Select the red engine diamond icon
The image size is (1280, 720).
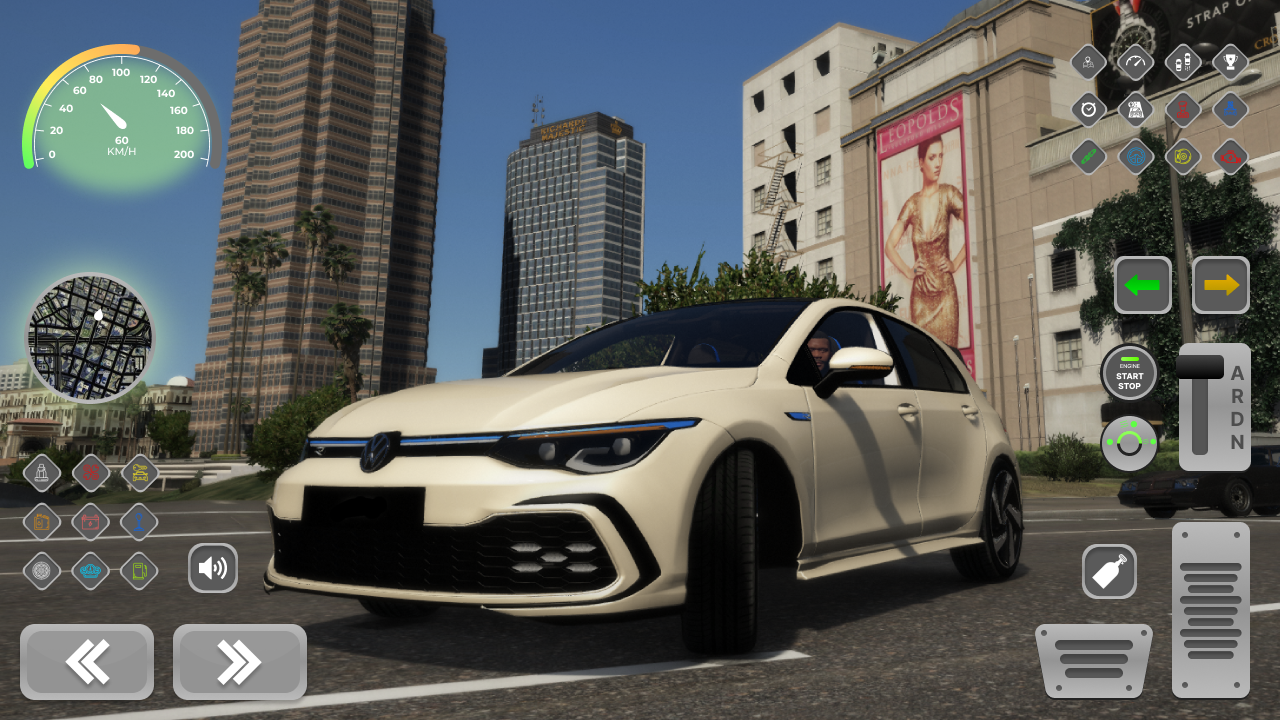tap(1231, 157)
